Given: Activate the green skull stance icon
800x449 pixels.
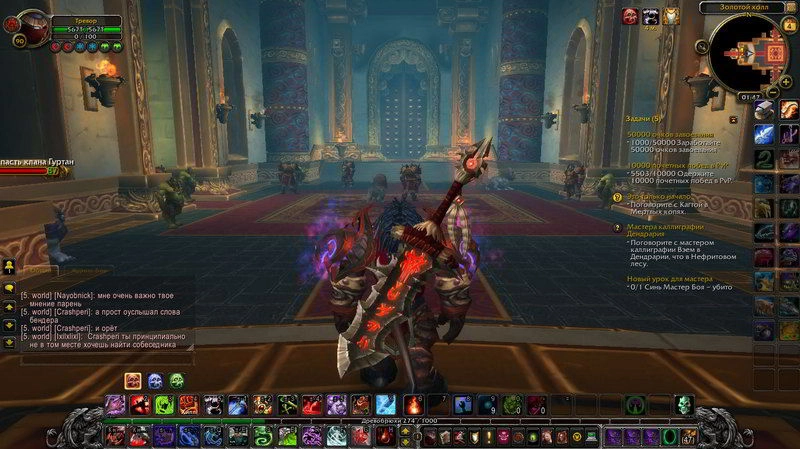Looking at the screenshot, I should [x=177, y=380].
